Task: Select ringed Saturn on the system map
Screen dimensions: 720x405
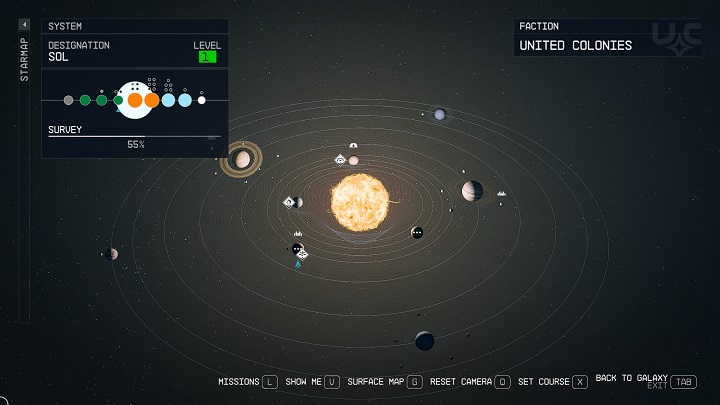Action: pyautogui.click(x=242, y=159)
